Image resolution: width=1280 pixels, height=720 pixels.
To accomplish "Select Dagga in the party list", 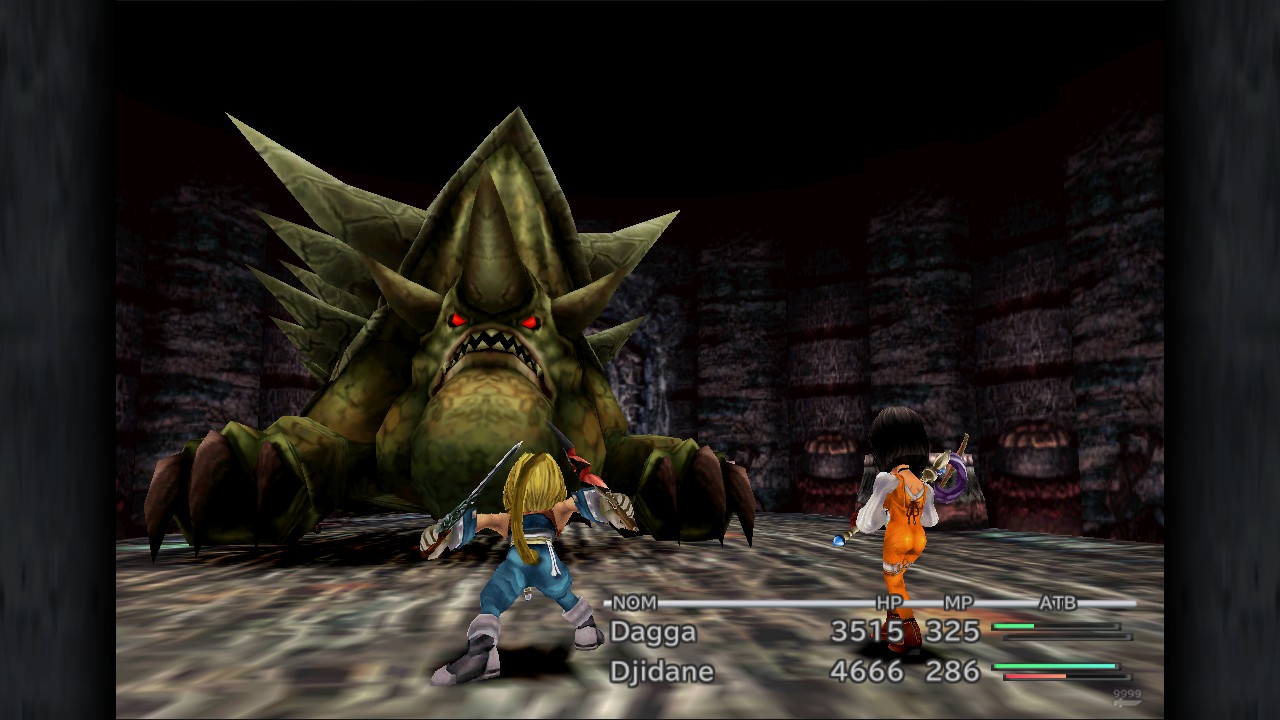I will (x=653, y=632).
